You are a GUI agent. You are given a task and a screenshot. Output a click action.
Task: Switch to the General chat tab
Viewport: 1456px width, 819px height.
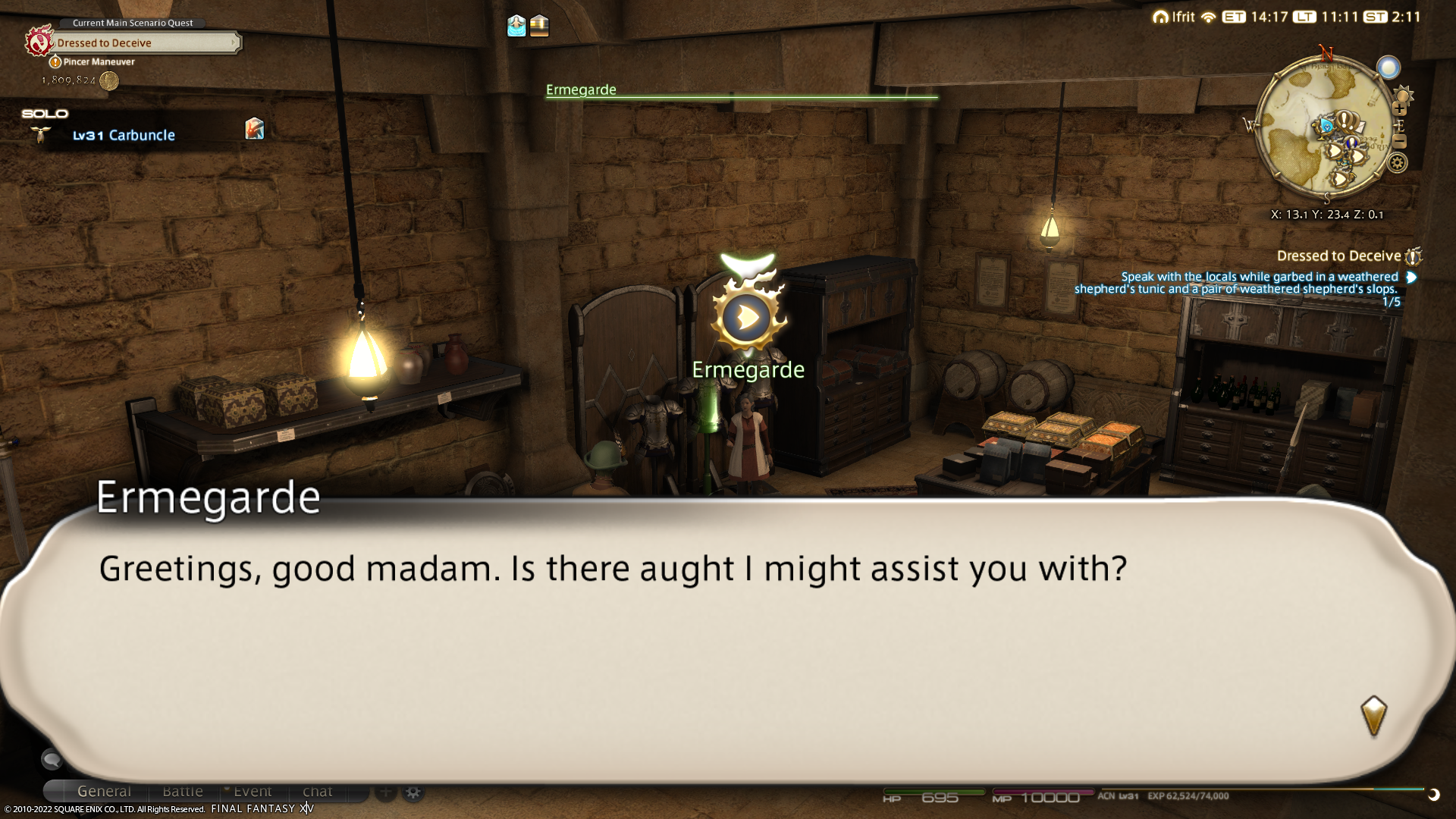click(x=104, y=792)
